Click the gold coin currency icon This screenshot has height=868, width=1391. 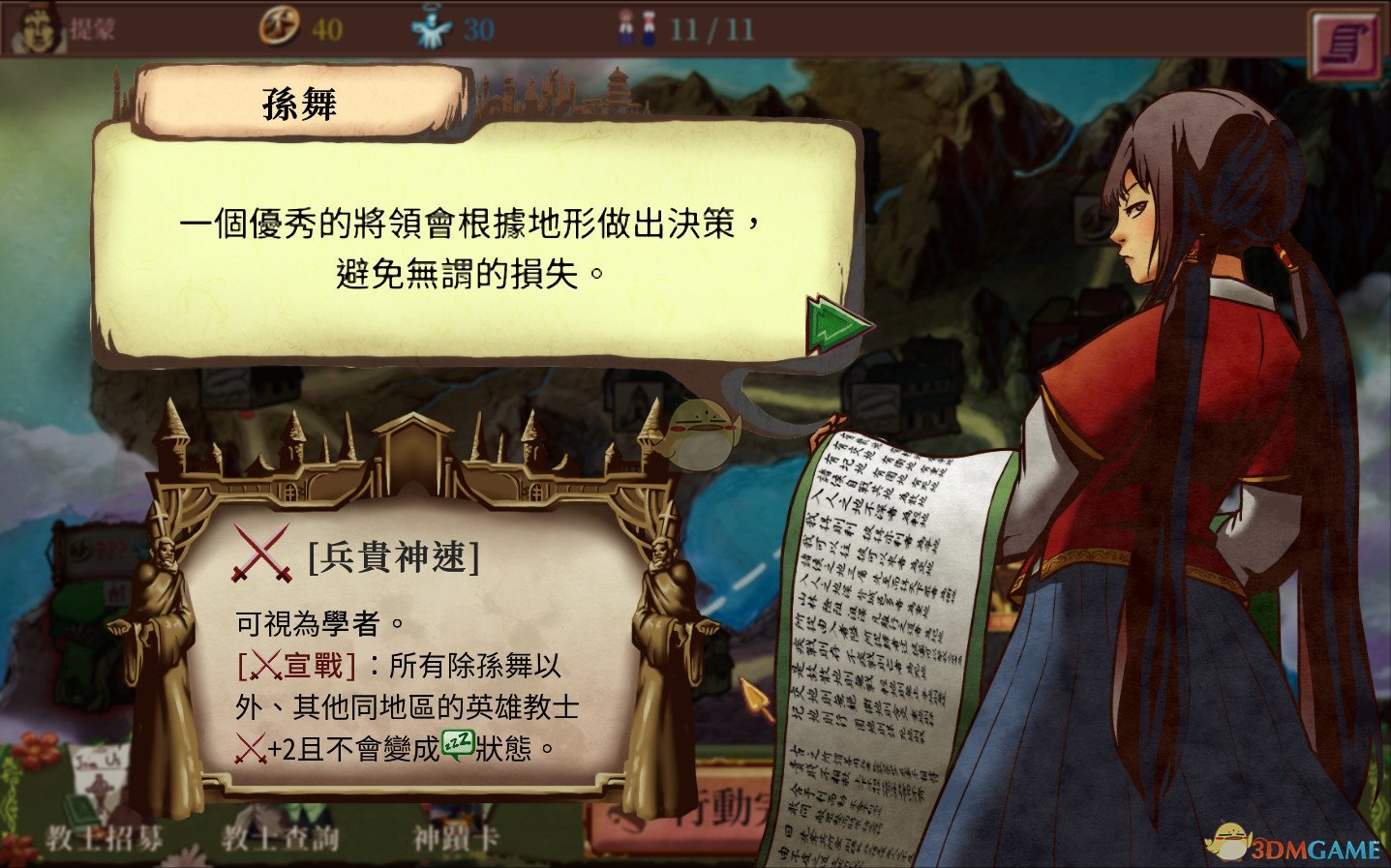(x=281, y=28)
